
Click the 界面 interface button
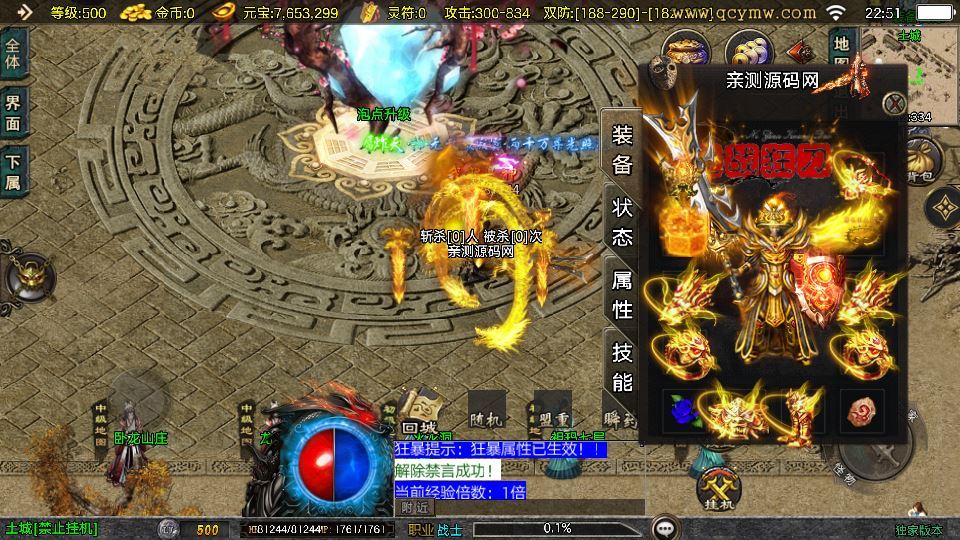(x=14, y=114)
